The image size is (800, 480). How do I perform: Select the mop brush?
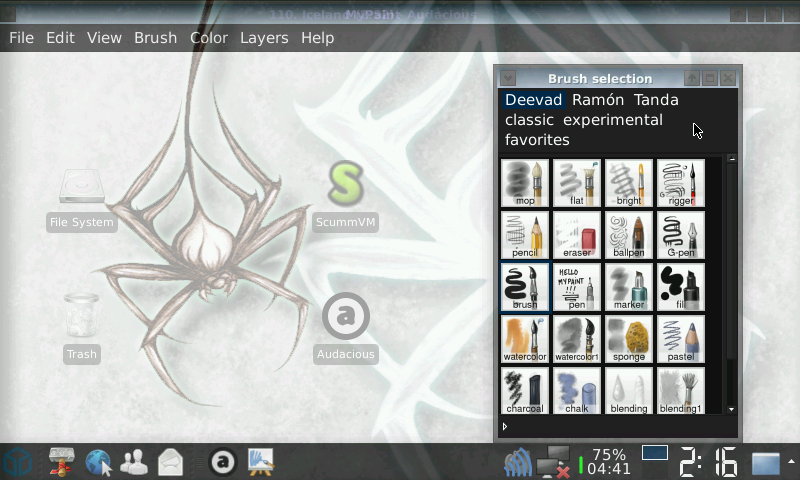tap(524, 183)
